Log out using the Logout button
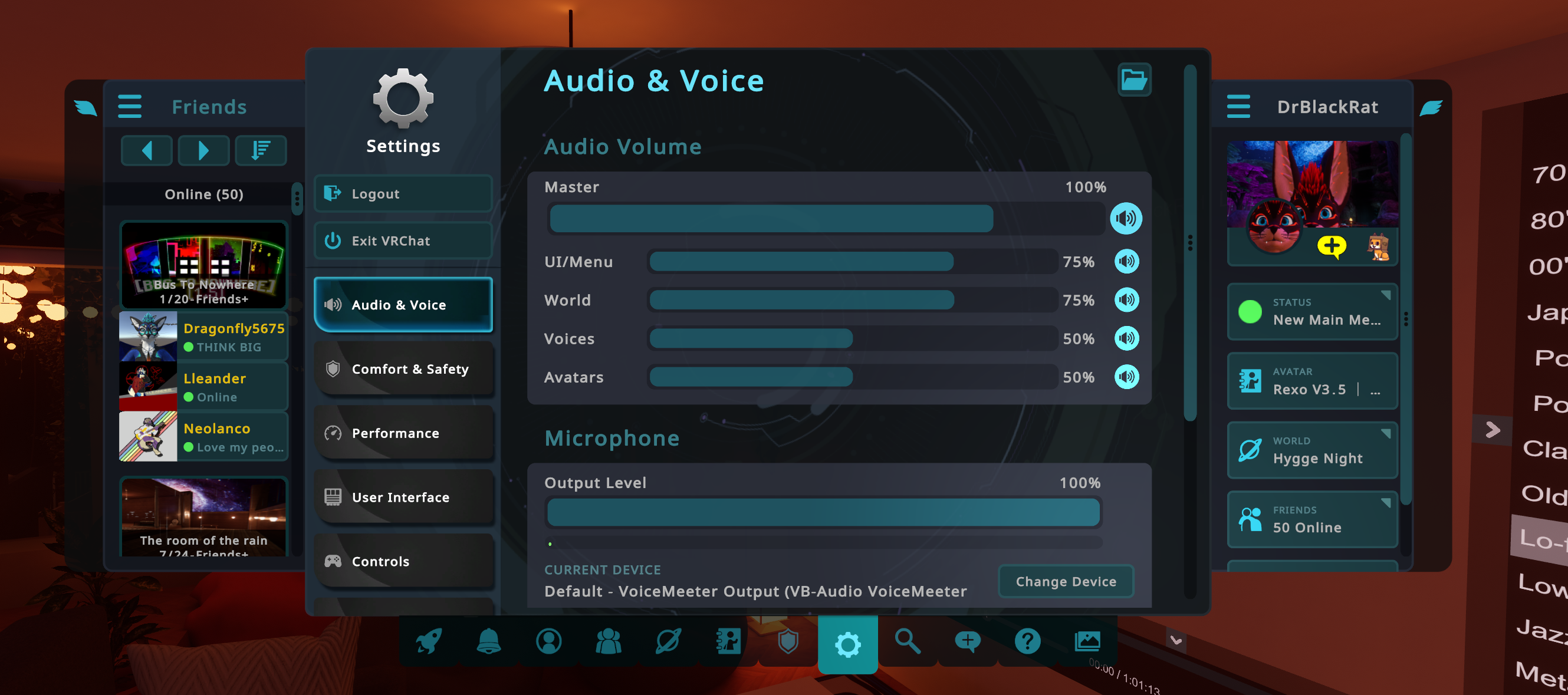Viewport: 1568px width, 695px height. point(402,193)
